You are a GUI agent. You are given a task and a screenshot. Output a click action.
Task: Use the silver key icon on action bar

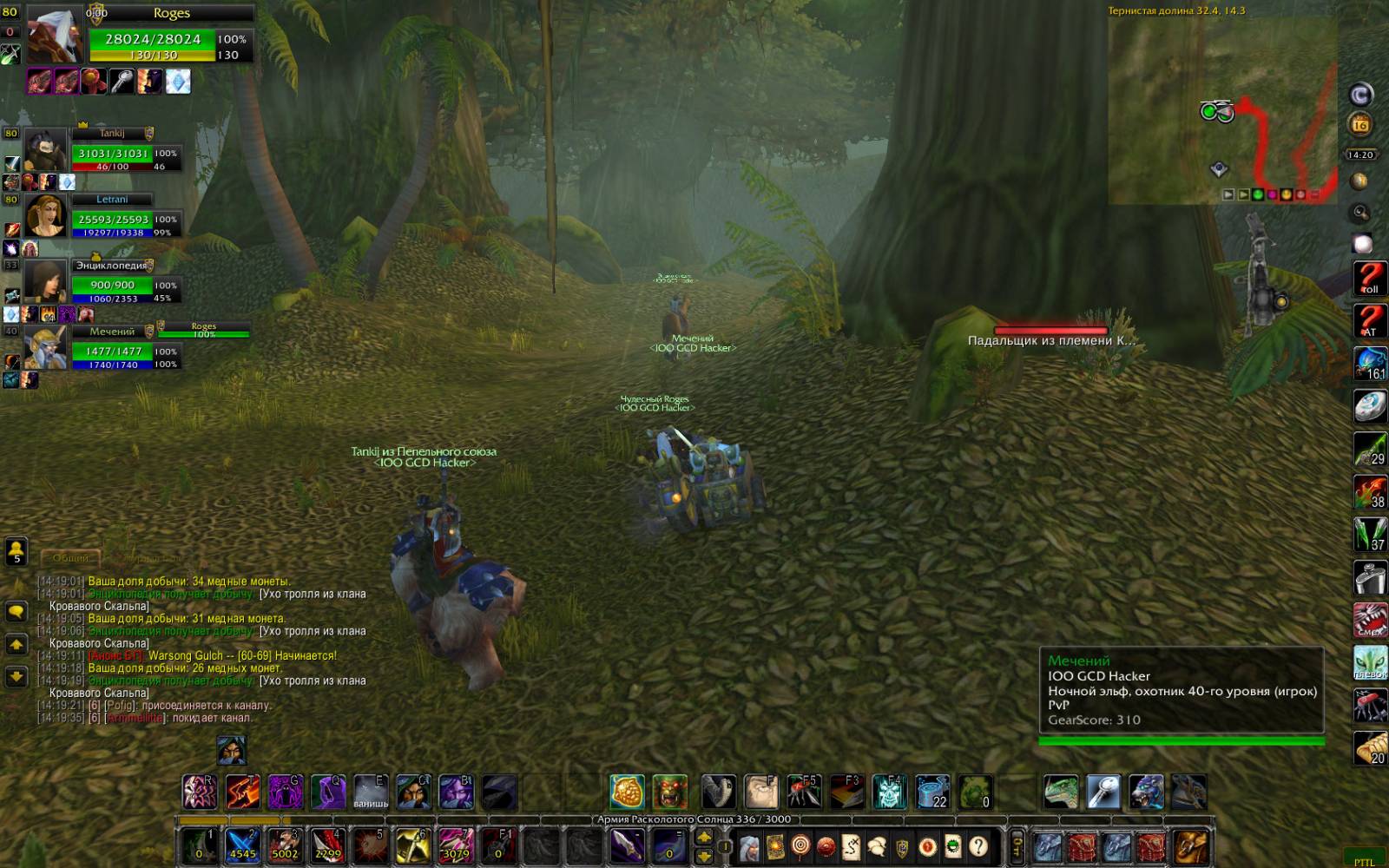coord(1103,792)
